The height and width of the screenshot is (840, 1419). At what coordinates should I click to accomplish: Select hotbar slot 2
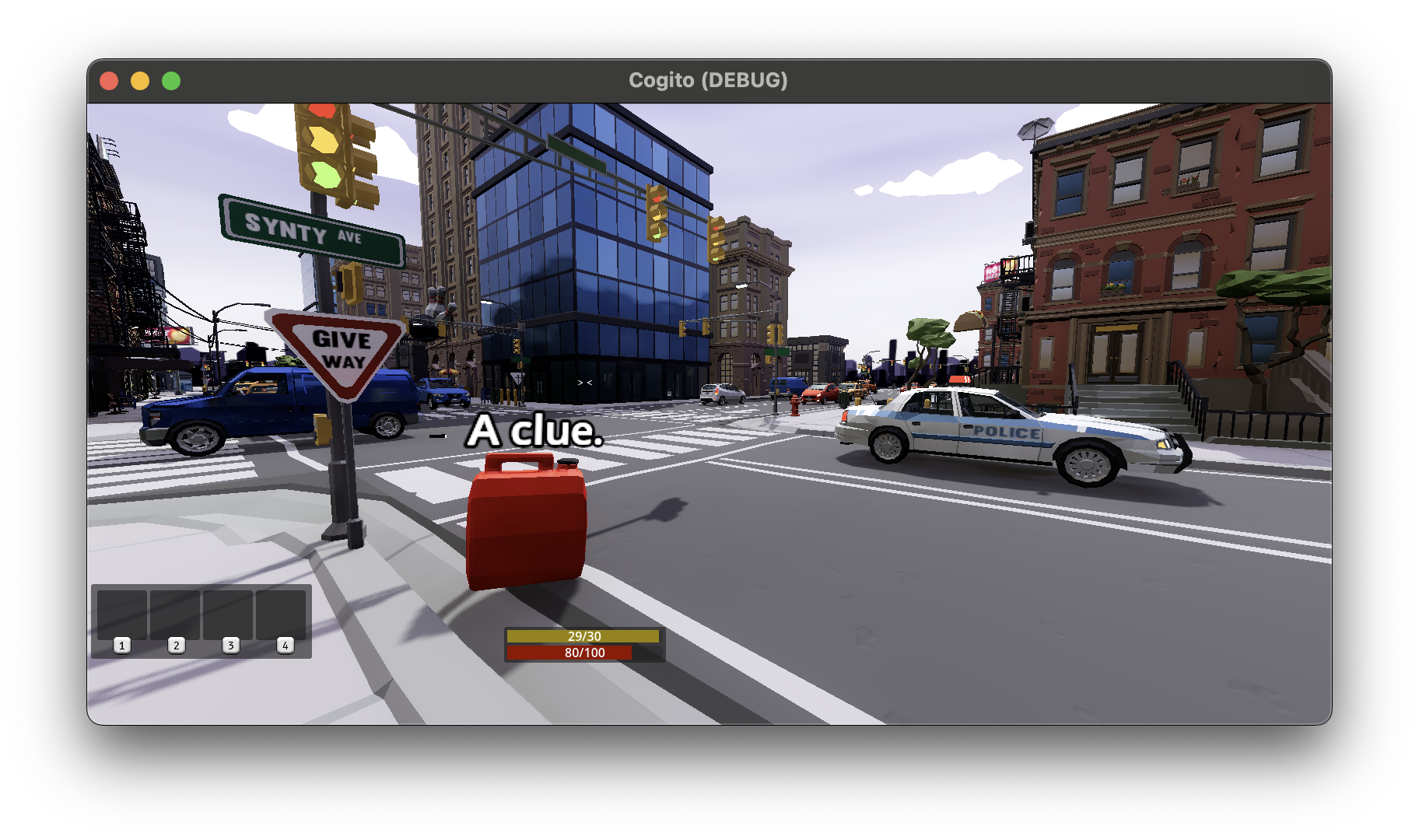(x=174, y=614)
